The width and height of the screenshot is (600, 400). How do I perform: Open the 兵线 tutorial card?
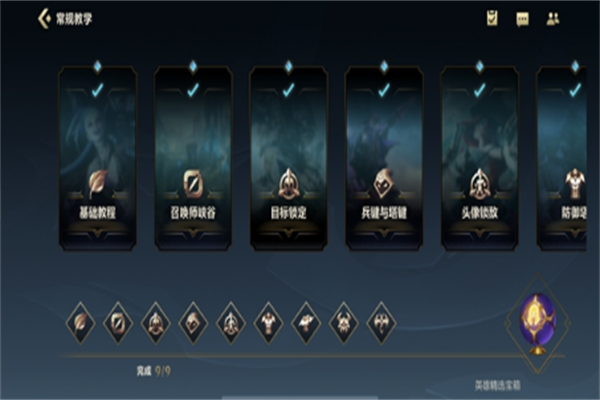click(x=385, y=158)
